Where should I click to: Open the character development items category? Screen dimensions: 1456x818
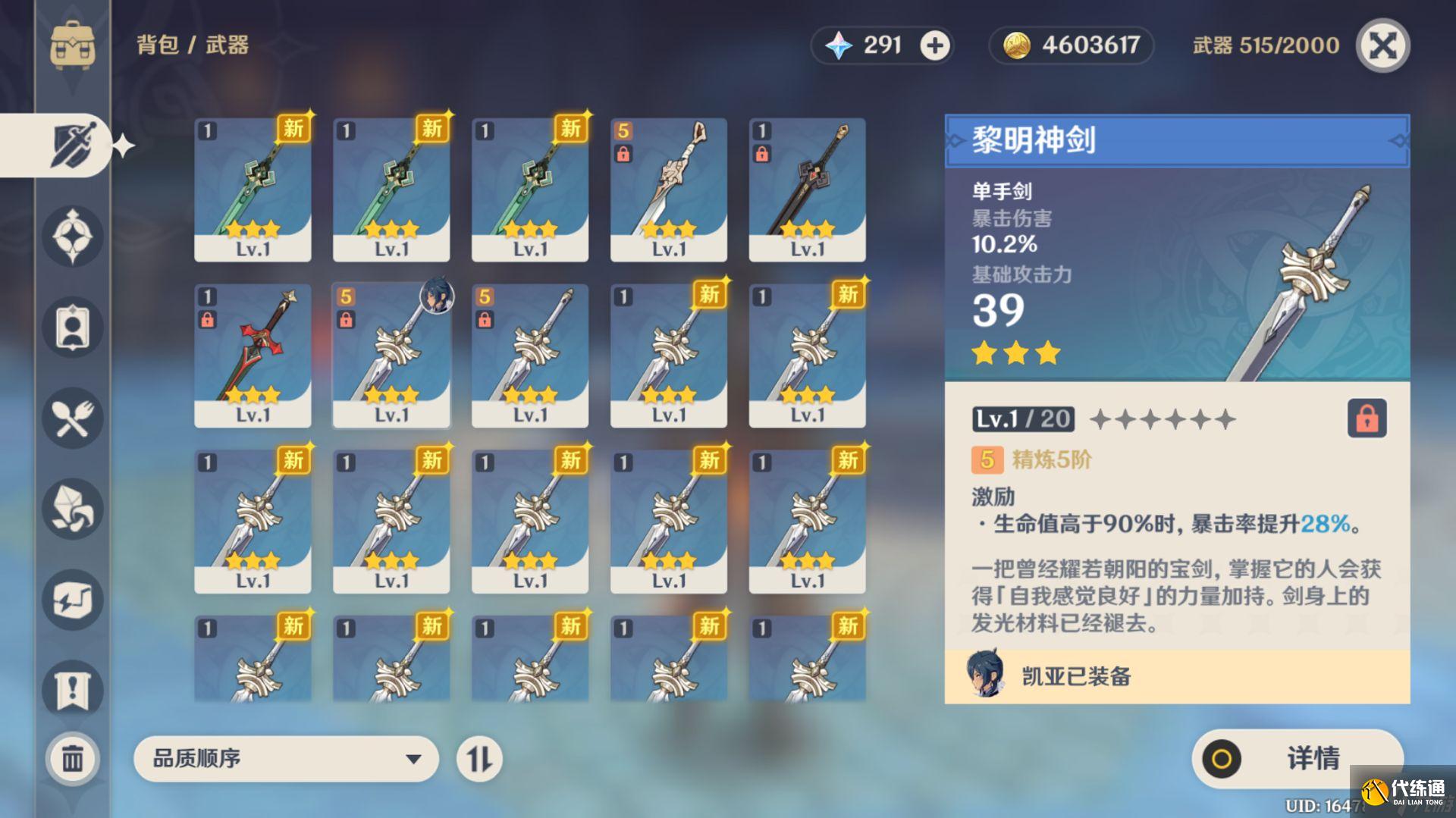tap(72, 328)
